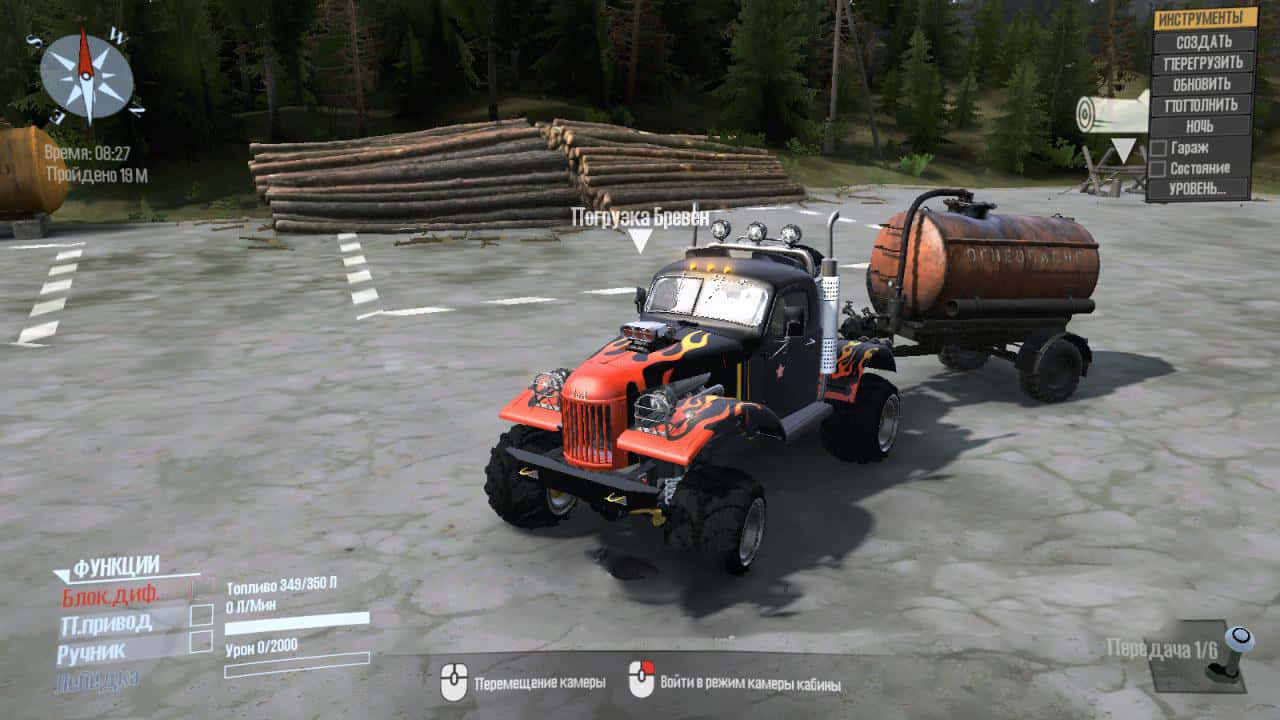
Task: Select the Погрузка Бревен objective marker
Action: (640, 238)
